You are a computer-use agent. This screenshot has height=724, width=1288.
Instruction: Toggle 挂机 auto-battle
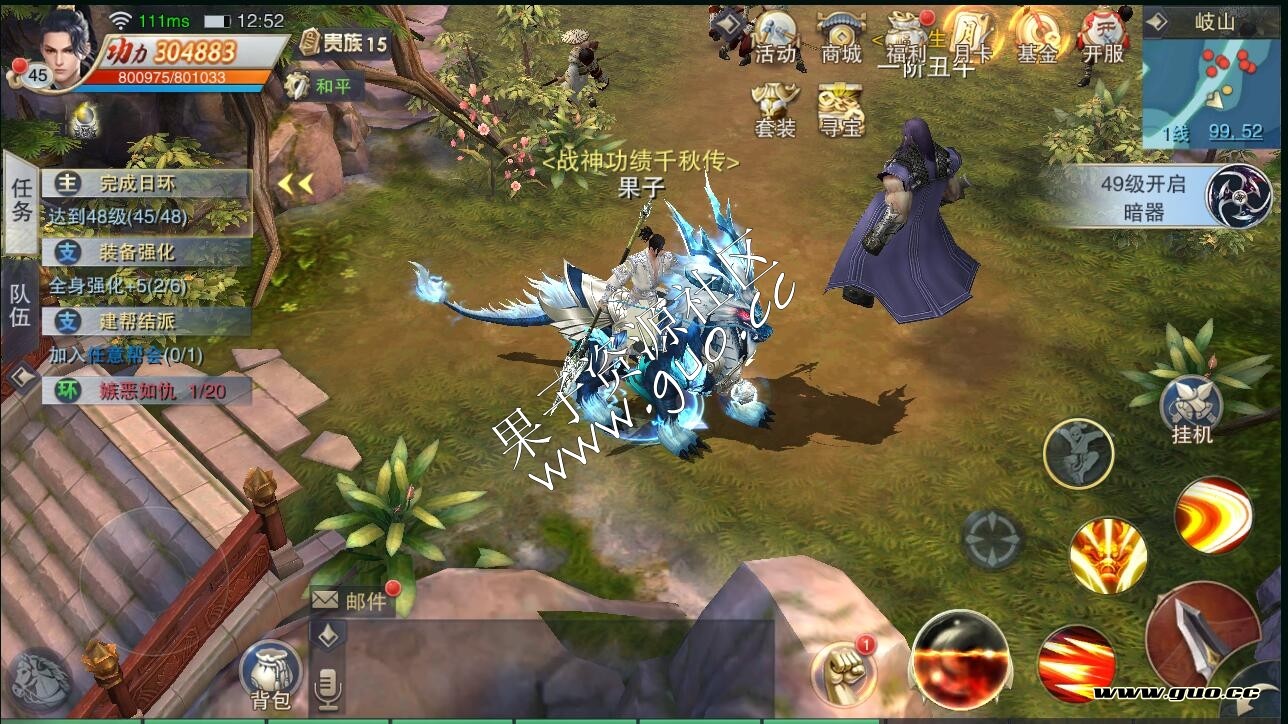pos(1191,410)
